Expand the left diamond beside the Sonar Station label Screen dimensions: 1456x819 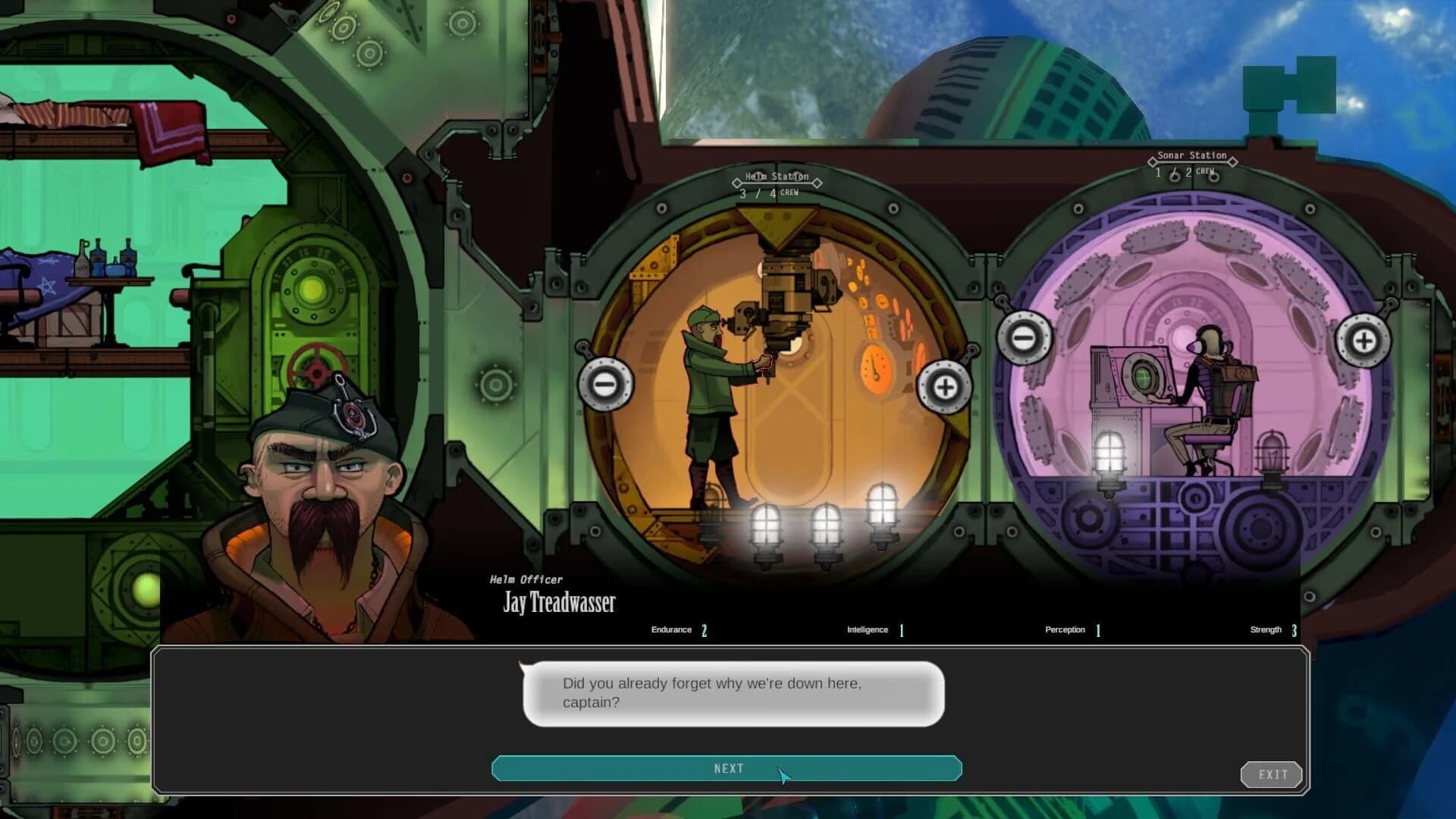[x=1151, y=161]
